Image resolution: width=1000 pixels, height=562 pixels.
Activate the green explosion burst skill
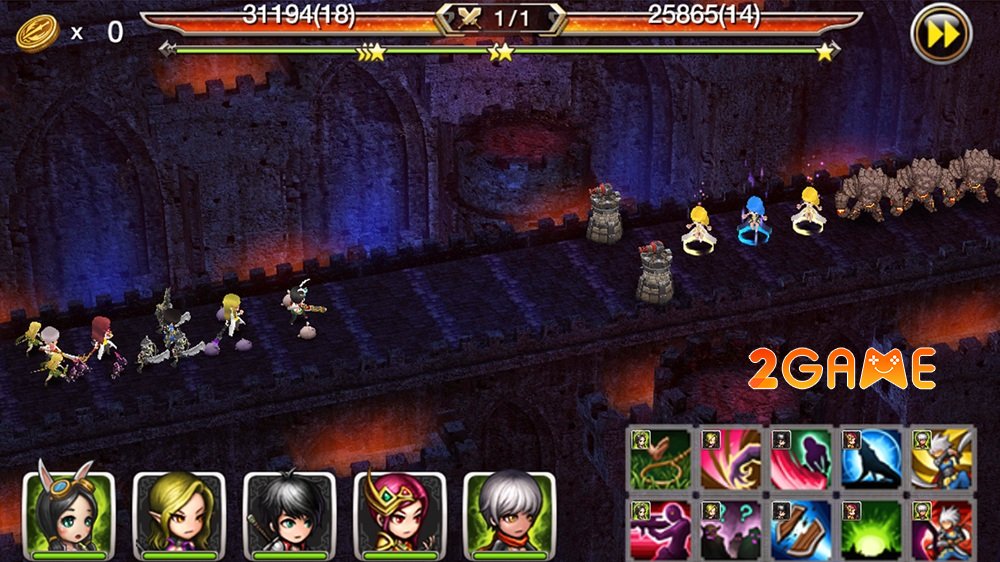[870, 529]
